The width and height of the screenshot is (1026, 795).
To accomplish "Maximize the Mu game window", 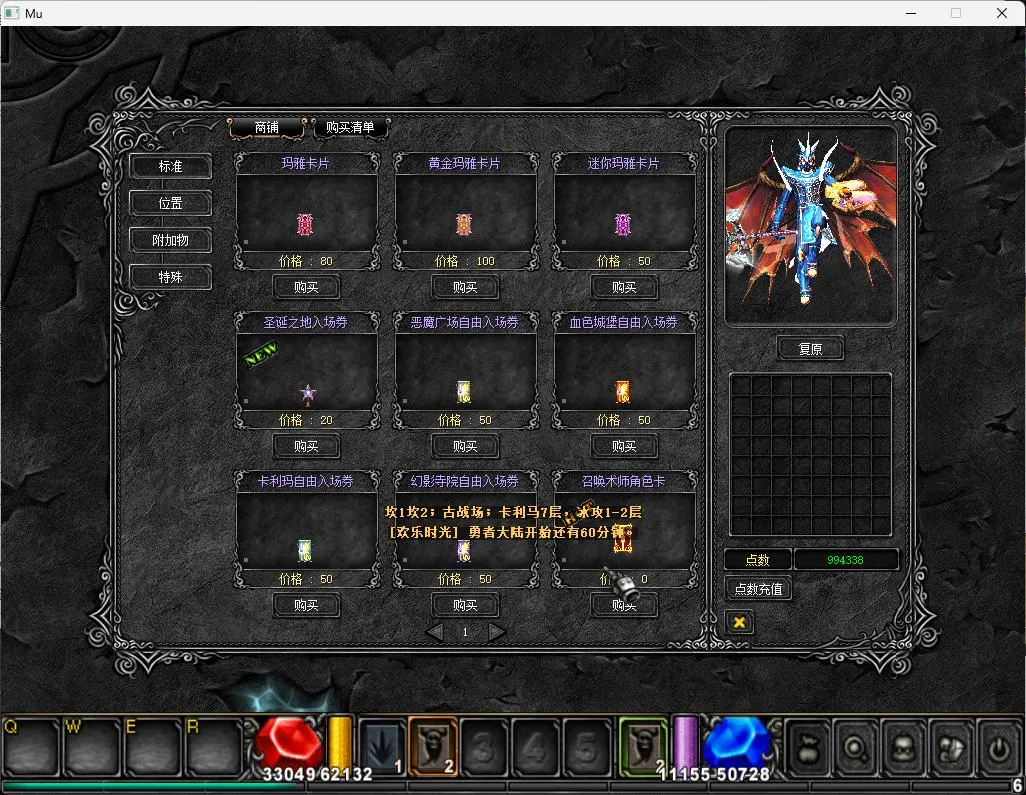I will [956, 13].
